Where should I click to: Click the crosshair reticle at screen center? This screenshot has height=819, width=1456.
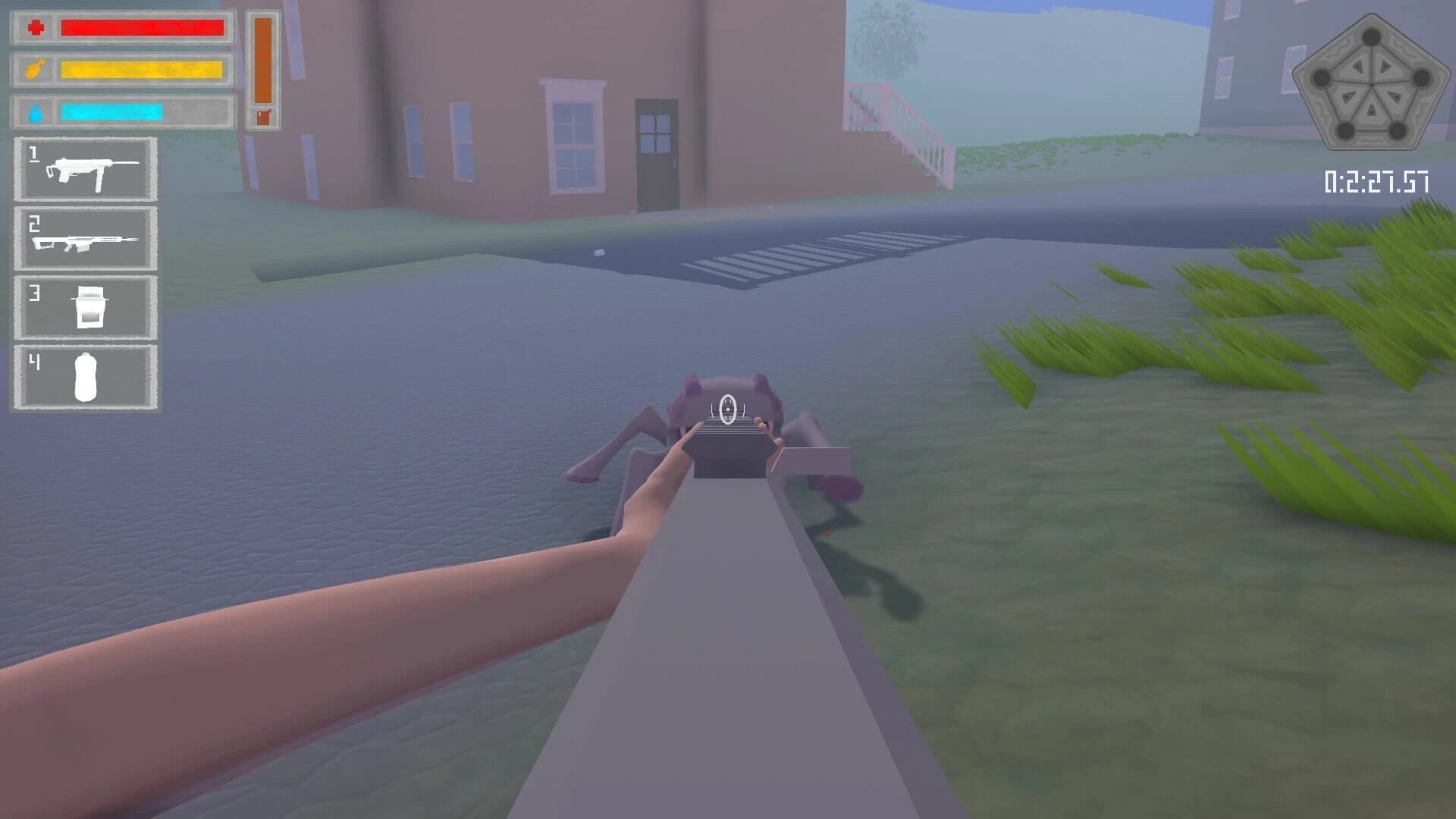point(728,409)
